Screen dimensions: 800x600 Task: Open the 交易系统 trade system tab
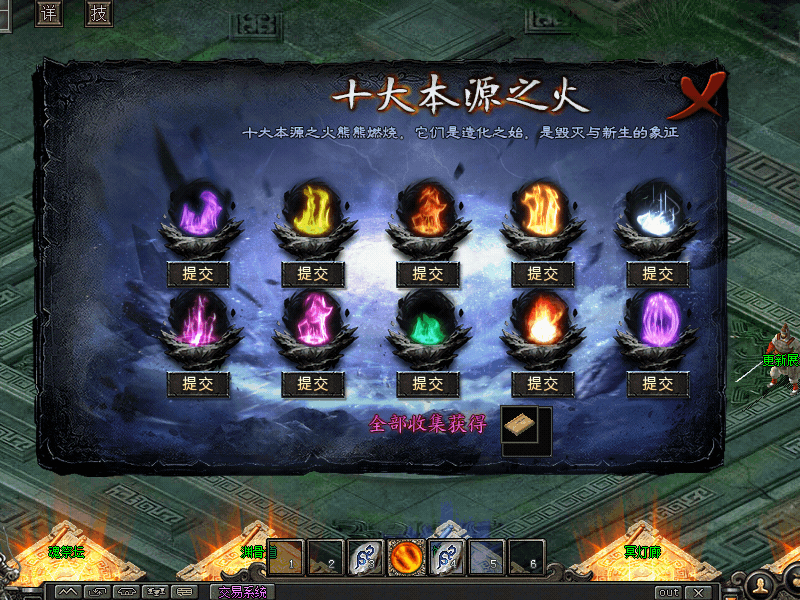[243, 592]
